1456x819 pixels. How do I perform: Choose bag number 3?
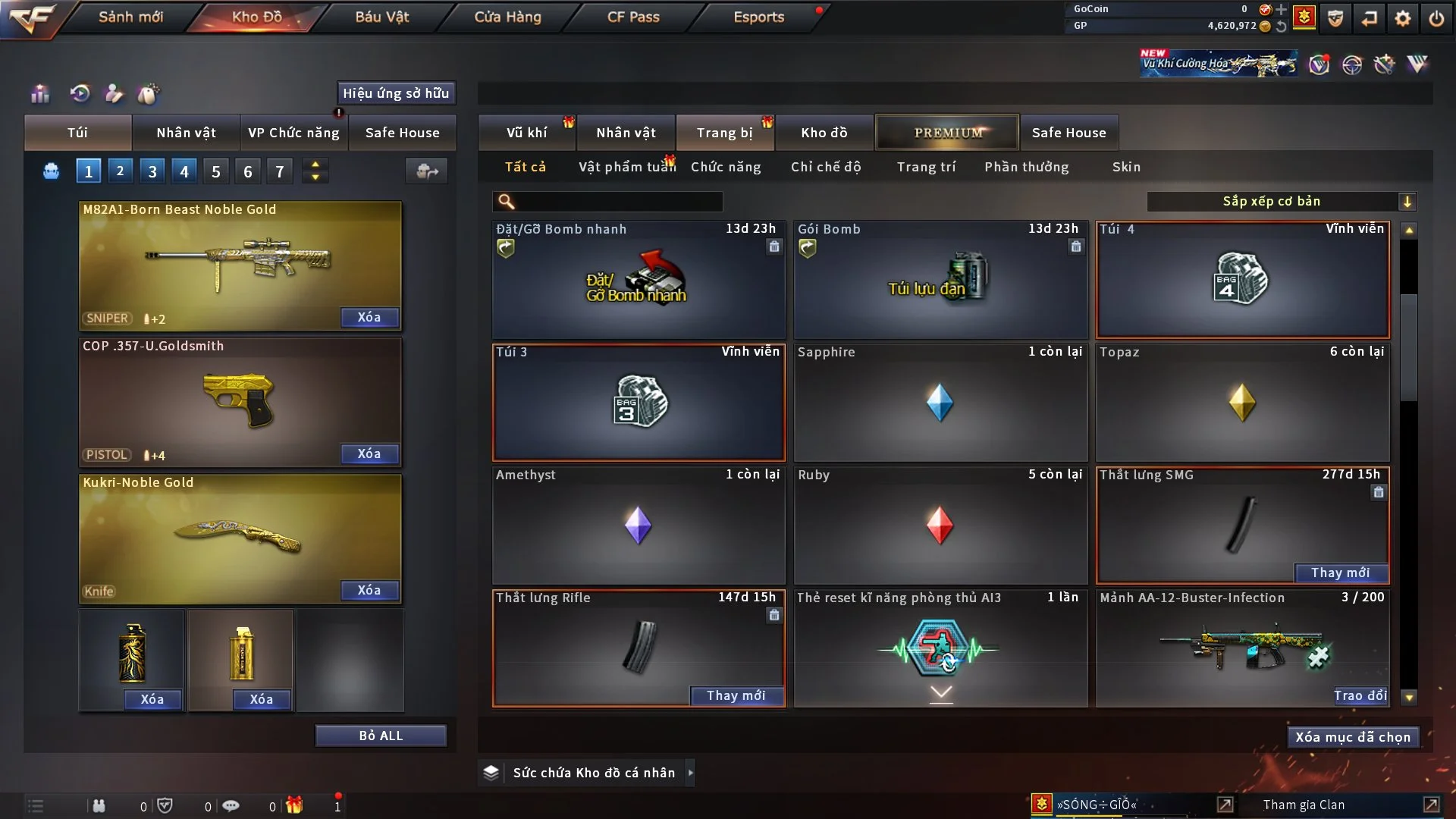coord(152,171)
